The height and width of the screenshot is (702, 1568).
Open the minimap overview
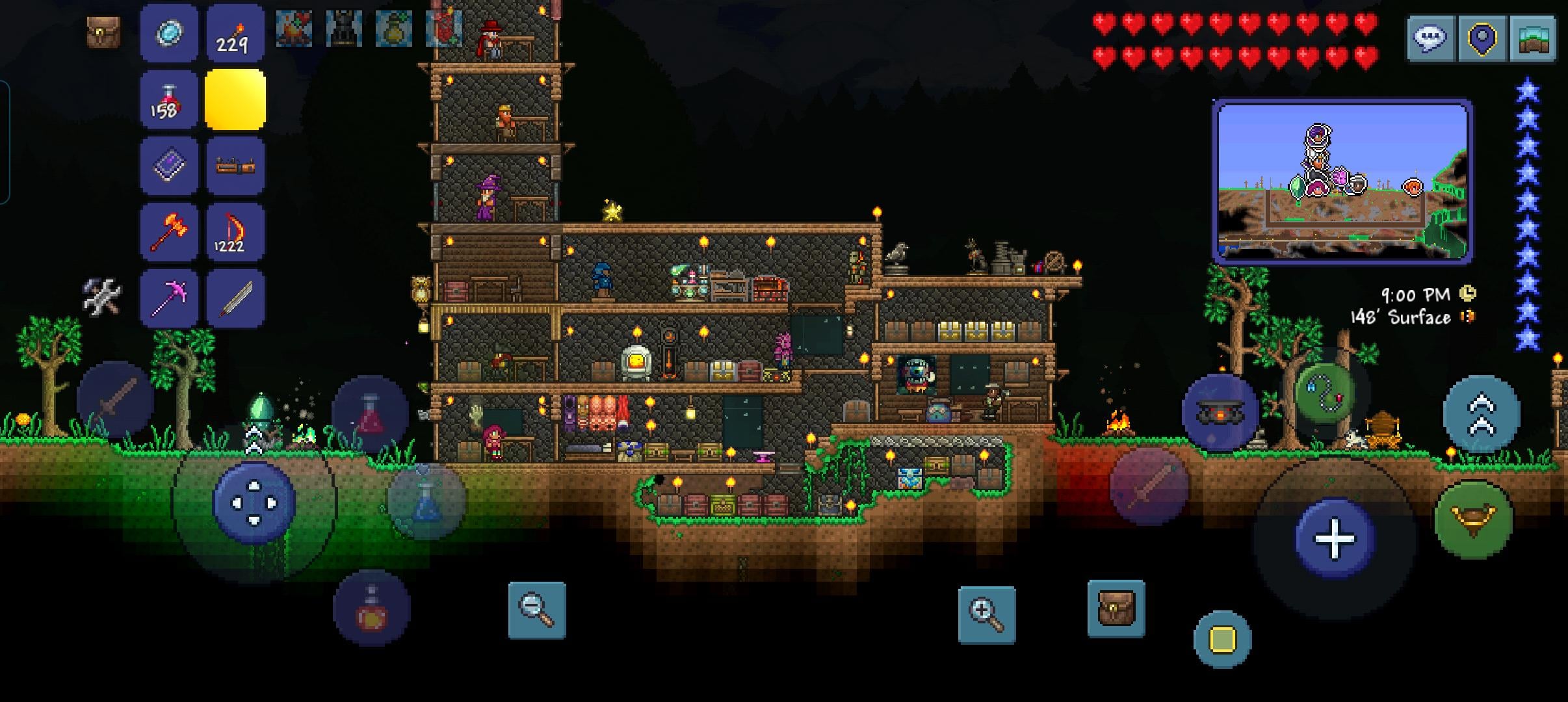tap(1533, 38)
